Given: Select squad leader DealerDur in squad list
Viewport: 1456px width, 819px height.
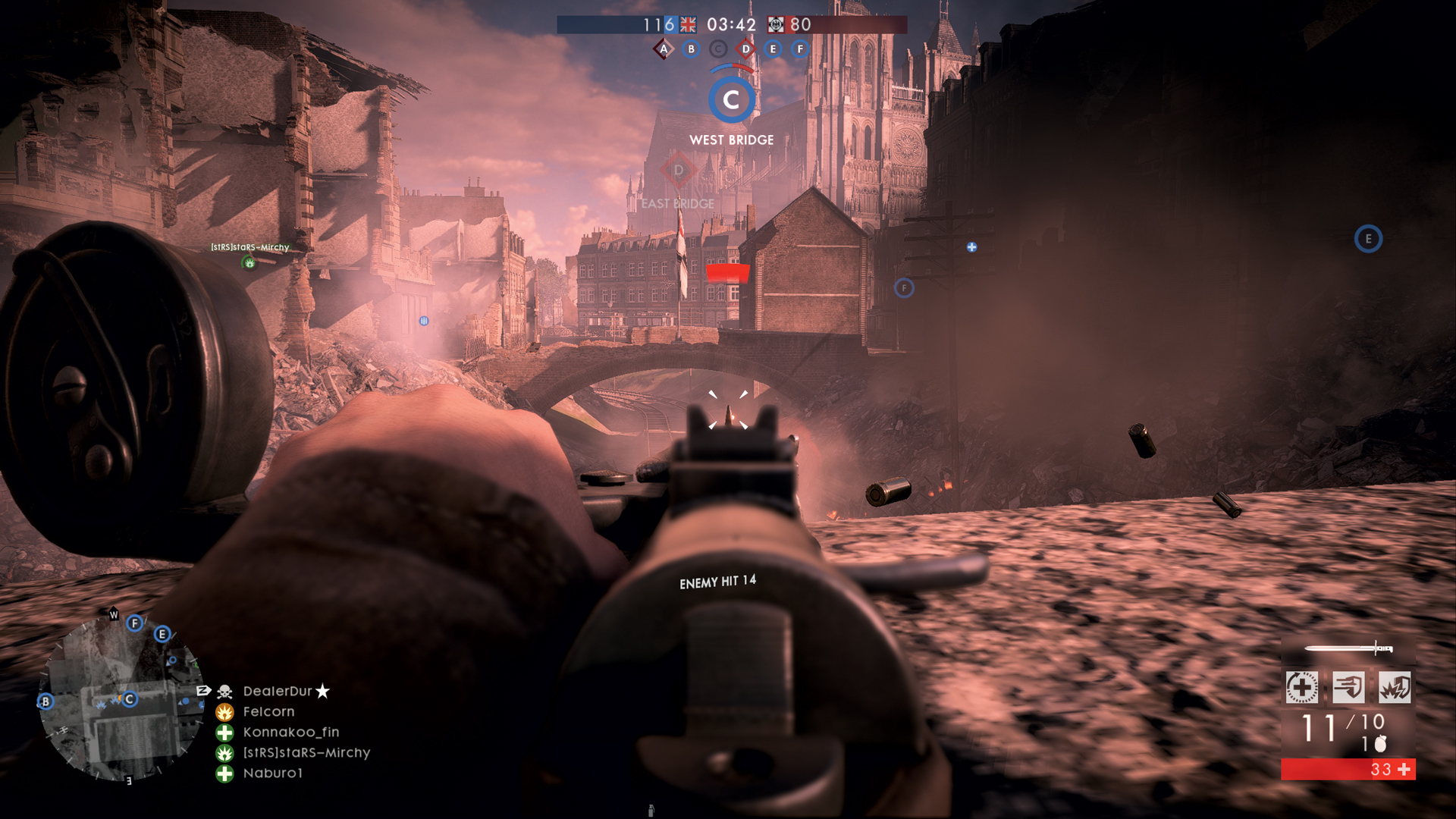Looking at the screenshot, I should coord(278,692).
